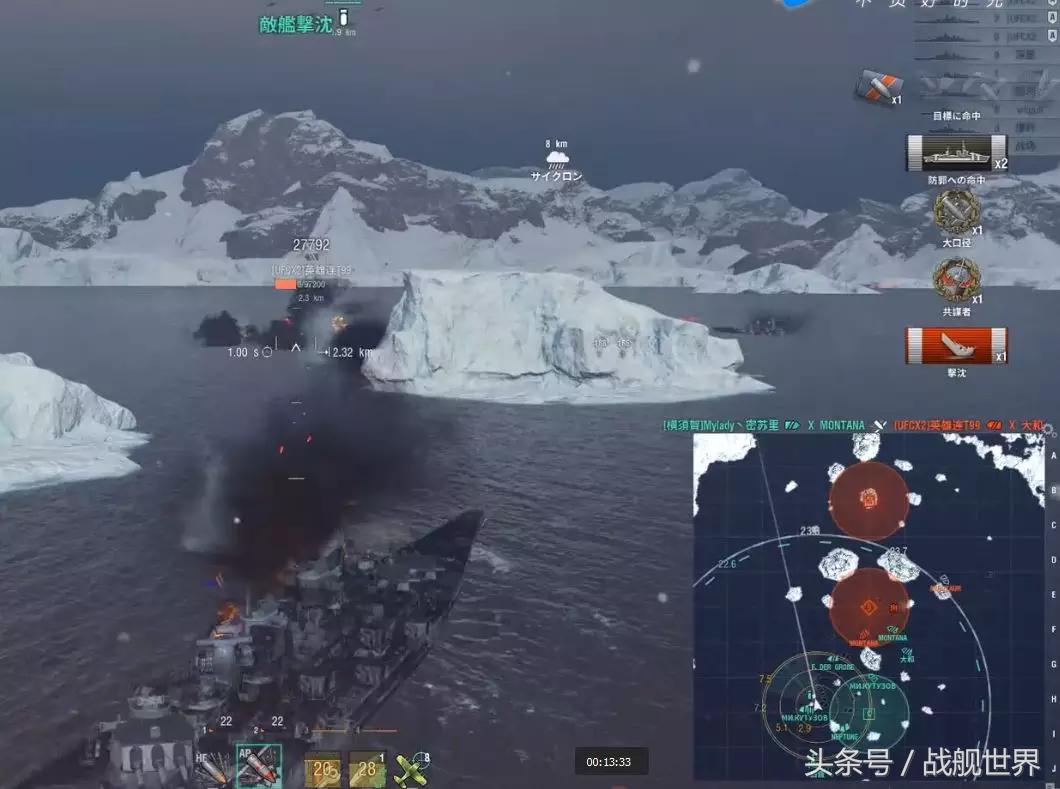The image size is (1060, 789).
Task: Open minimap settings gear icon
Action: [1049, 430]
